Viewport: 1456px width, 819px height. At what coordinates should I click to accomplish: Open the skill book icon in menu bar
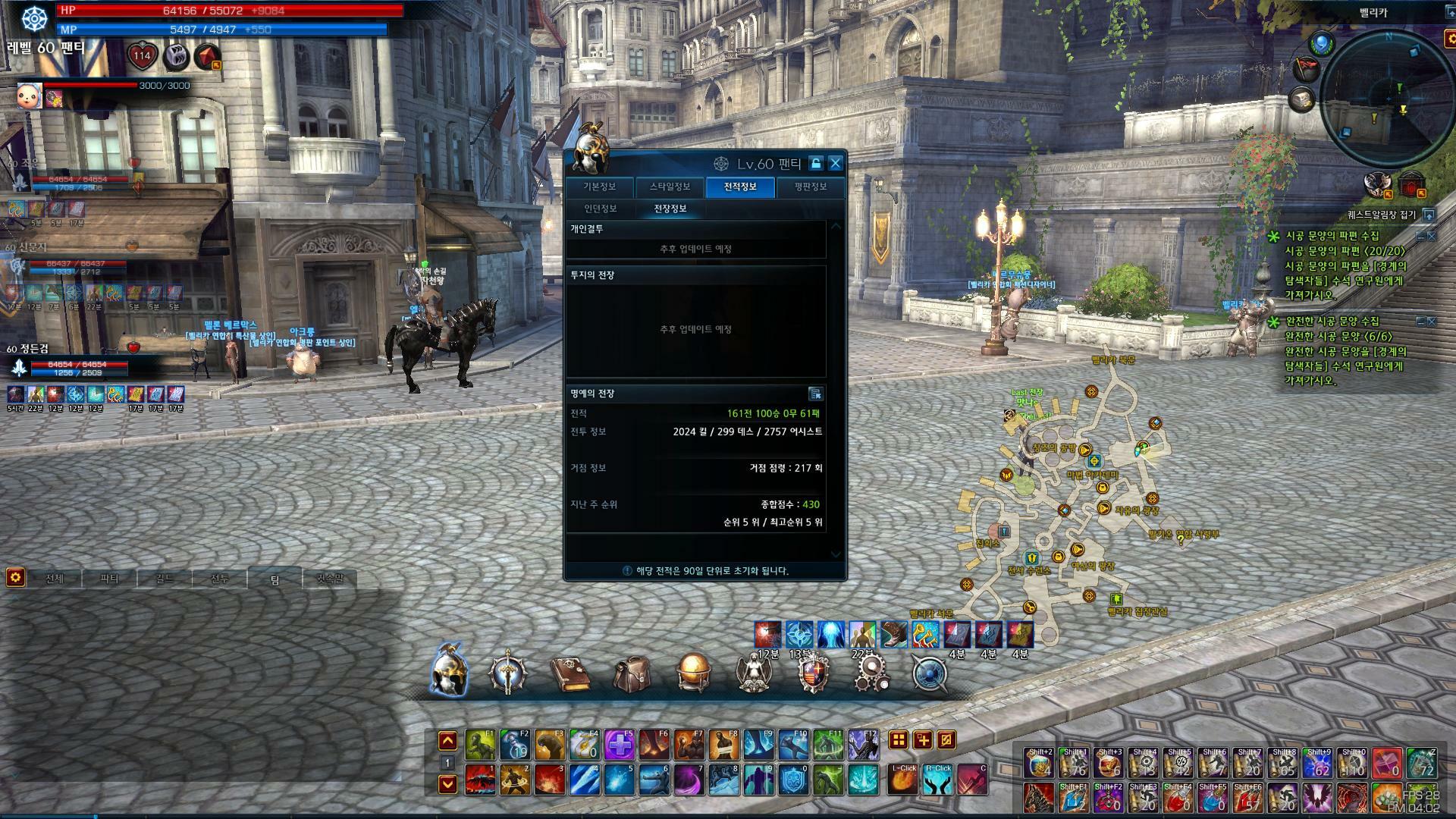570,673
